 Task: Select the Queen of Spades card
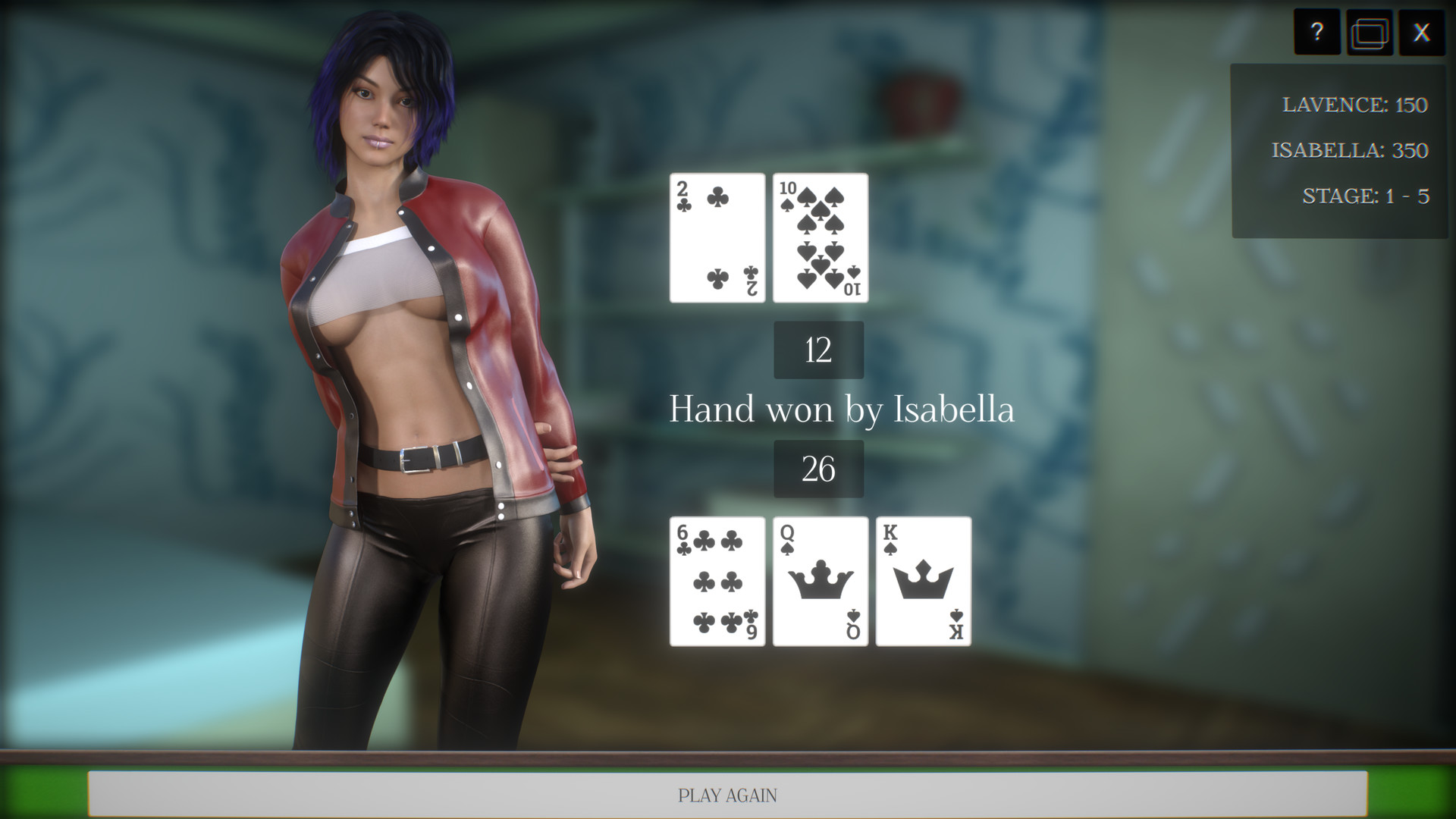click(x=819, y=581)
